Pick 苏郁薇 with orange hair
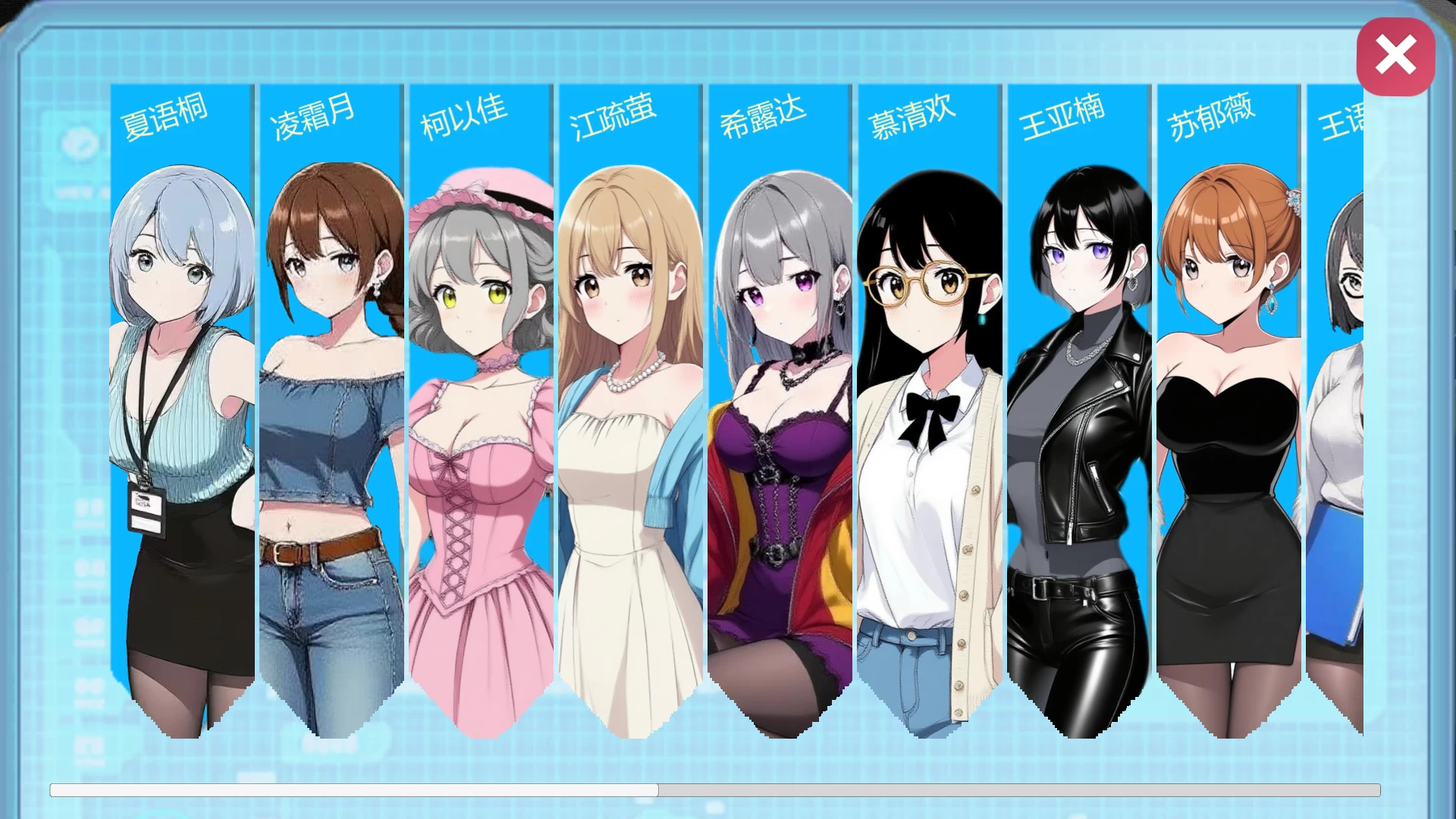1456x819 pixels. click(1225, 417)
